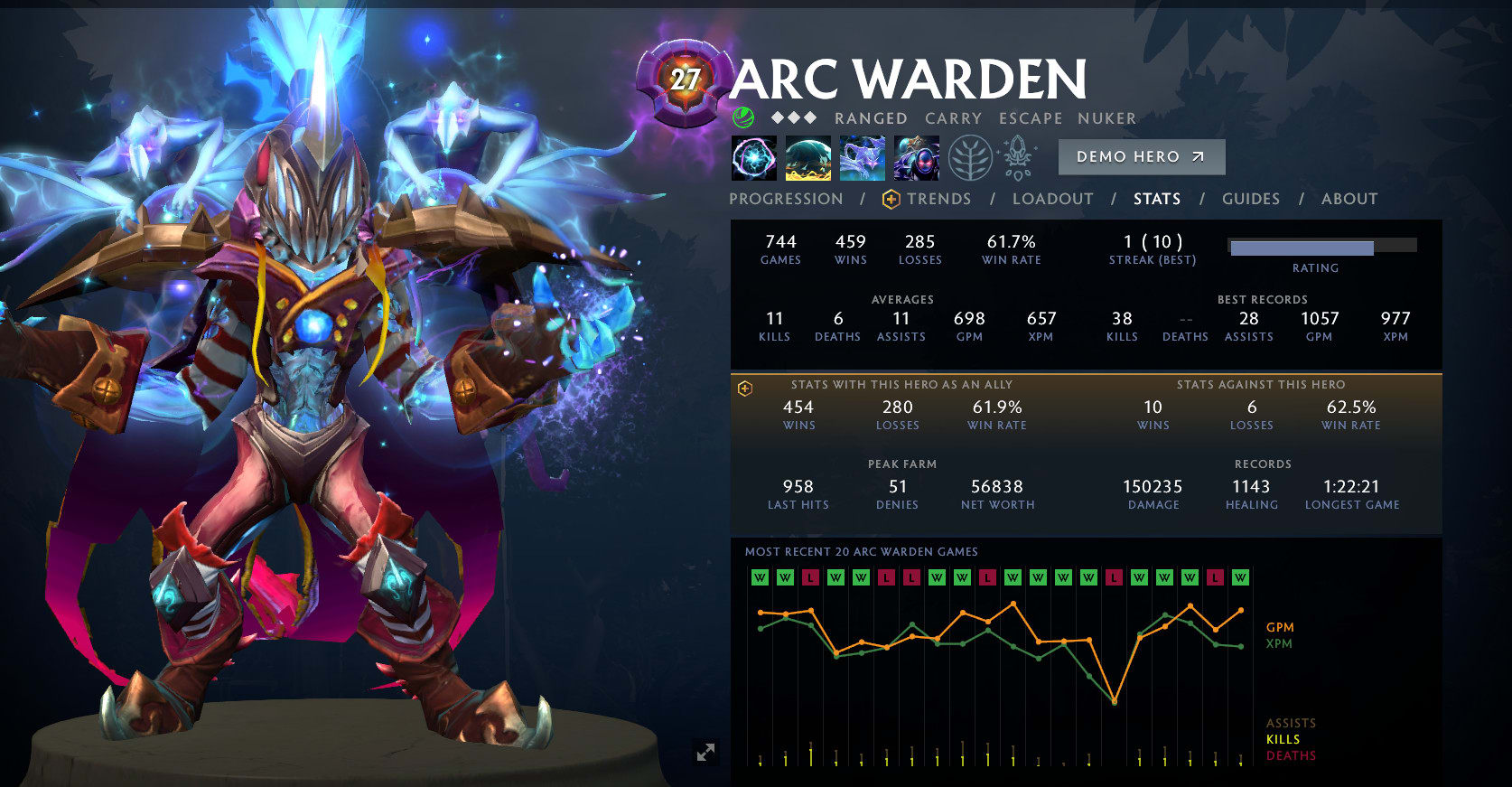This screenshot has width=1512, height=787.
Task: Click the Demo Hero button
Action: [x=1141, y=156]
